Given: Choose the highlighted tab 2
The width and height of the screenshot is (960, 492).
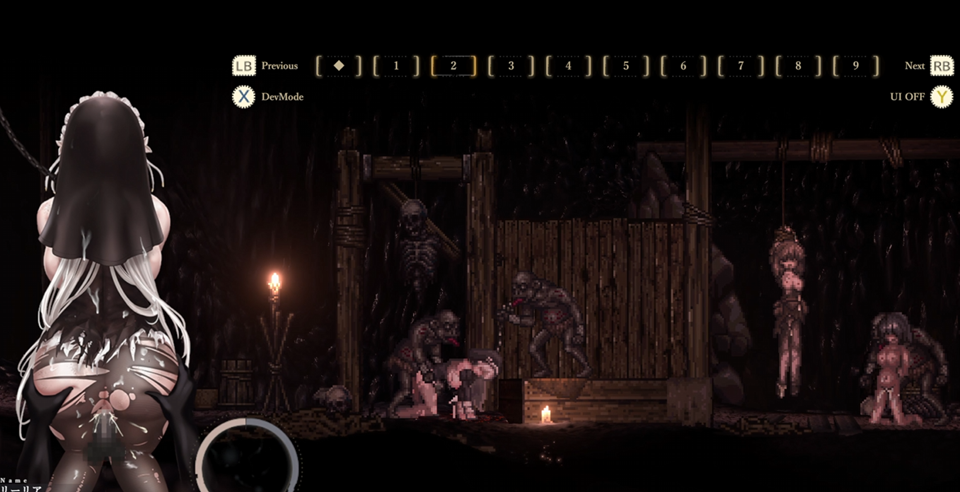Looking at the screenshot, I should coord(453,66).
